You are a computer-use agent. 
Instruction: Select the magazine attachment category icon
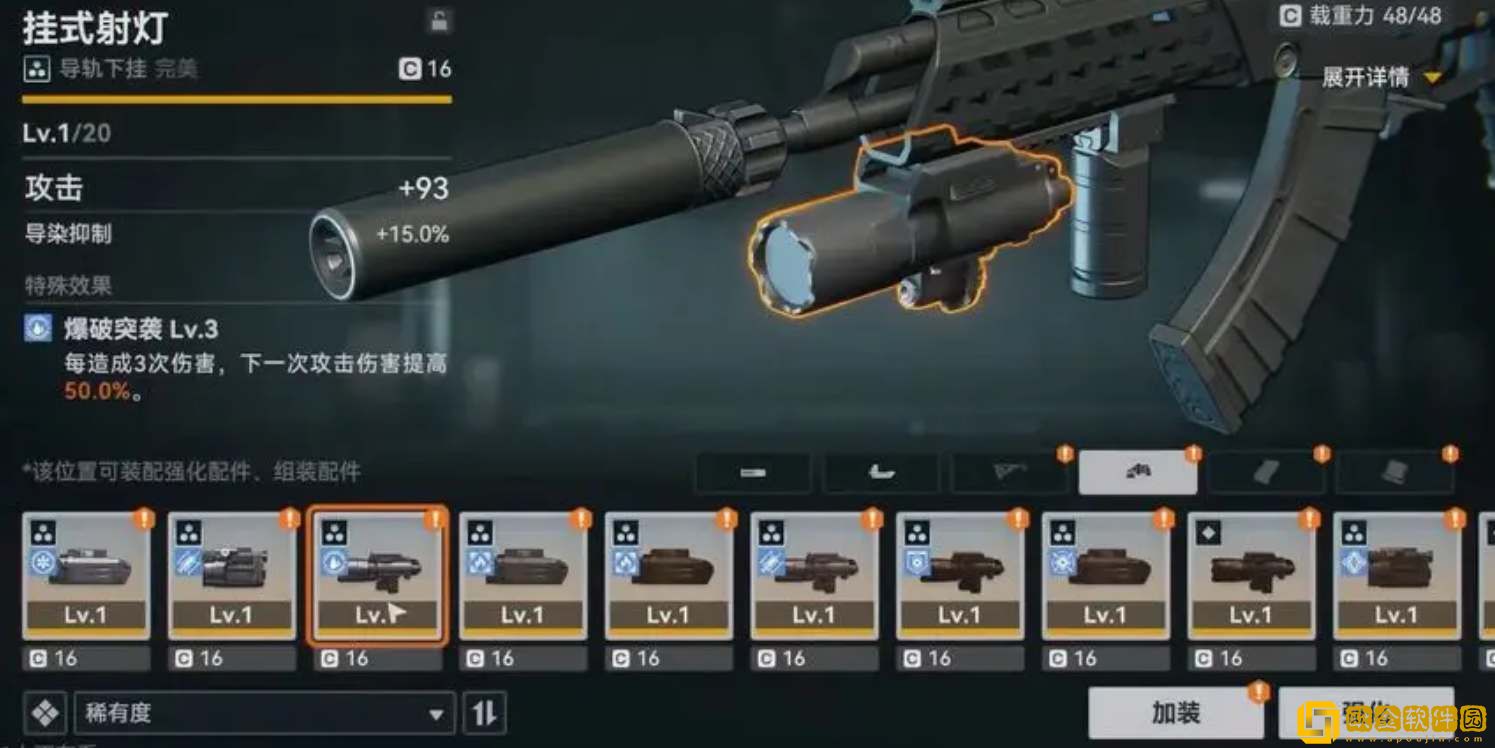point(1268,472)
